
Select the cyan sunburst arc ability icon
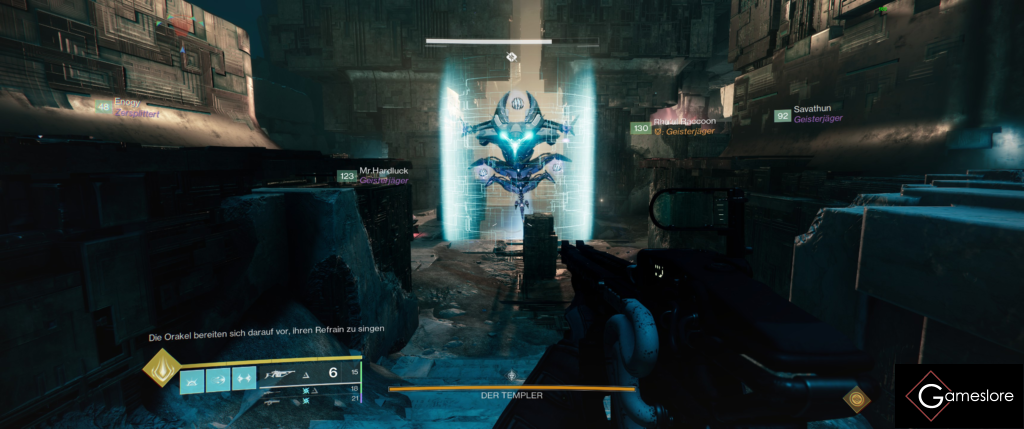(x=190, y=380)
